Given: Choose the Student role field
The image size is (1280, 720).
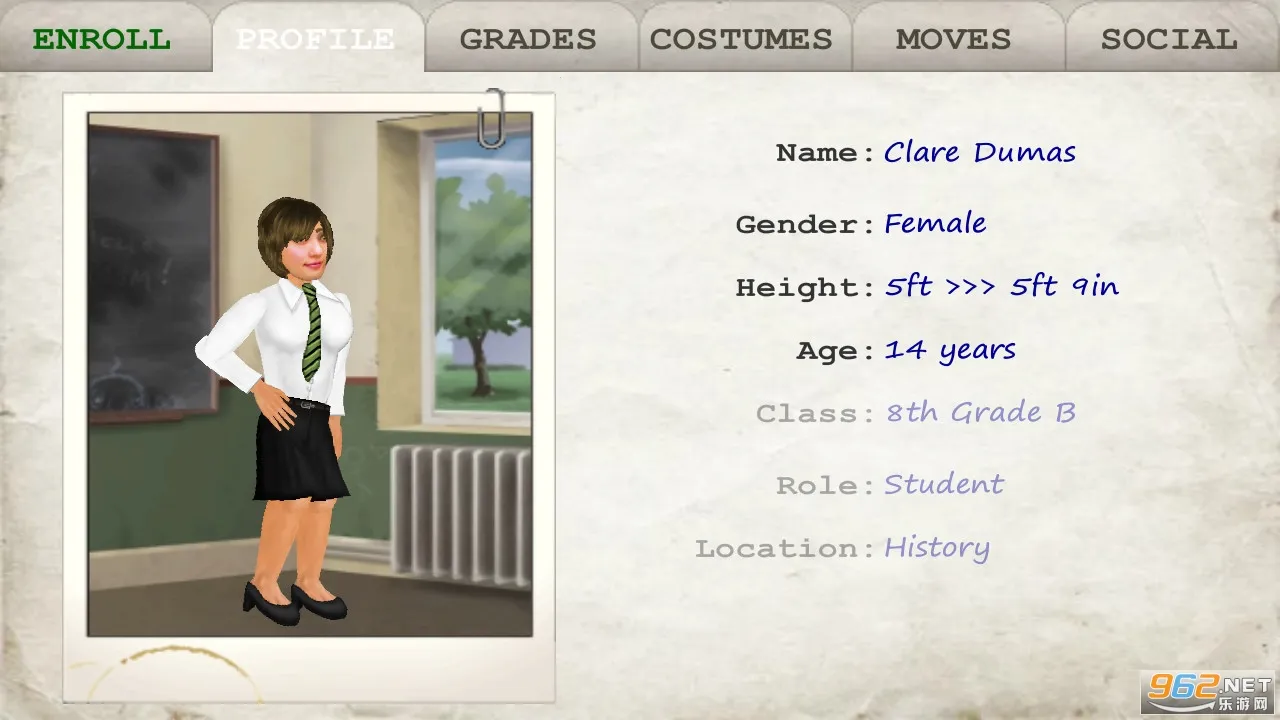Looking at the screenshot, I should [943, 485].
